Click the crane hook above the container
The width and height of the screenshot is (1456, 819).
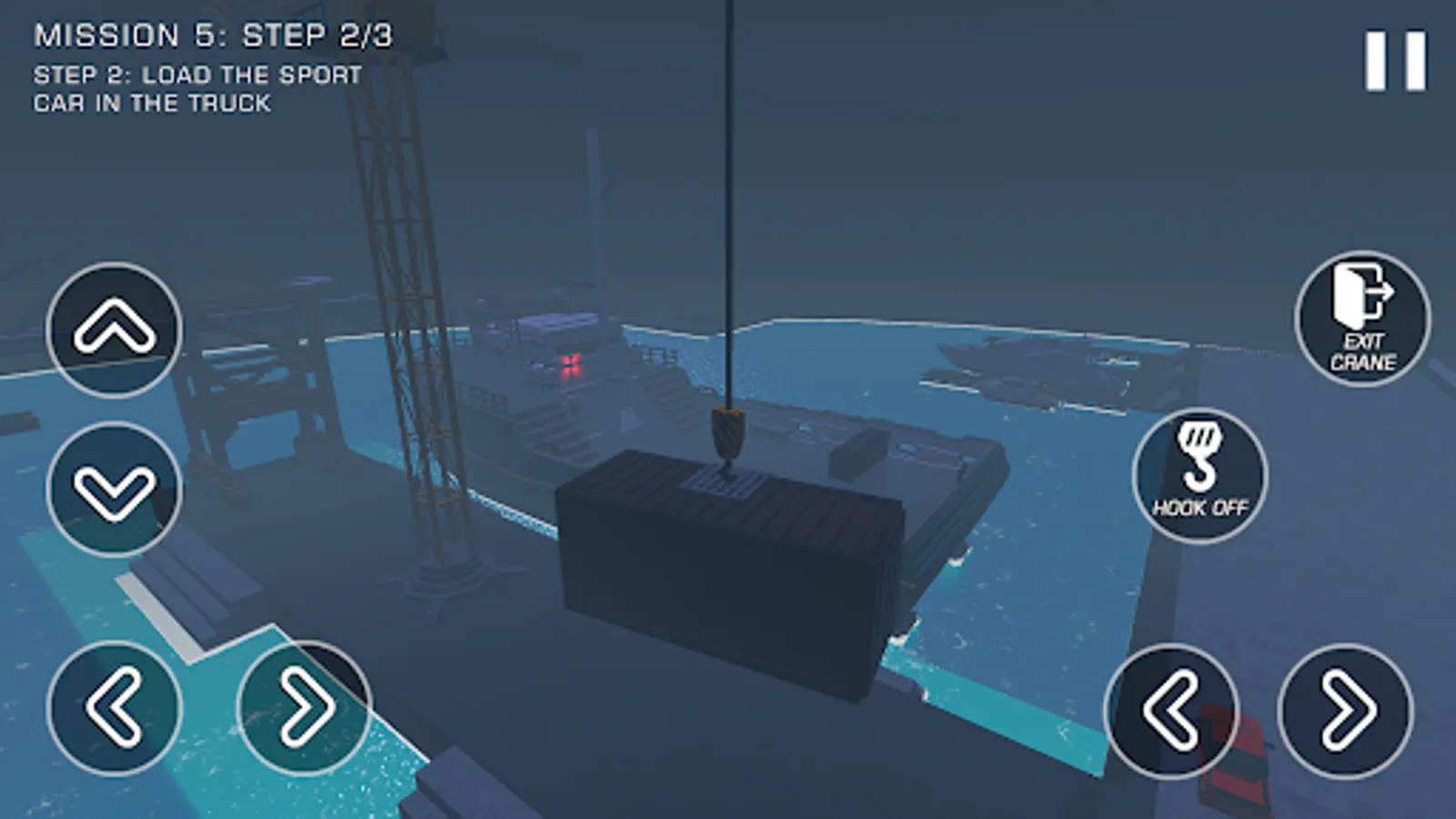point(725,434)
